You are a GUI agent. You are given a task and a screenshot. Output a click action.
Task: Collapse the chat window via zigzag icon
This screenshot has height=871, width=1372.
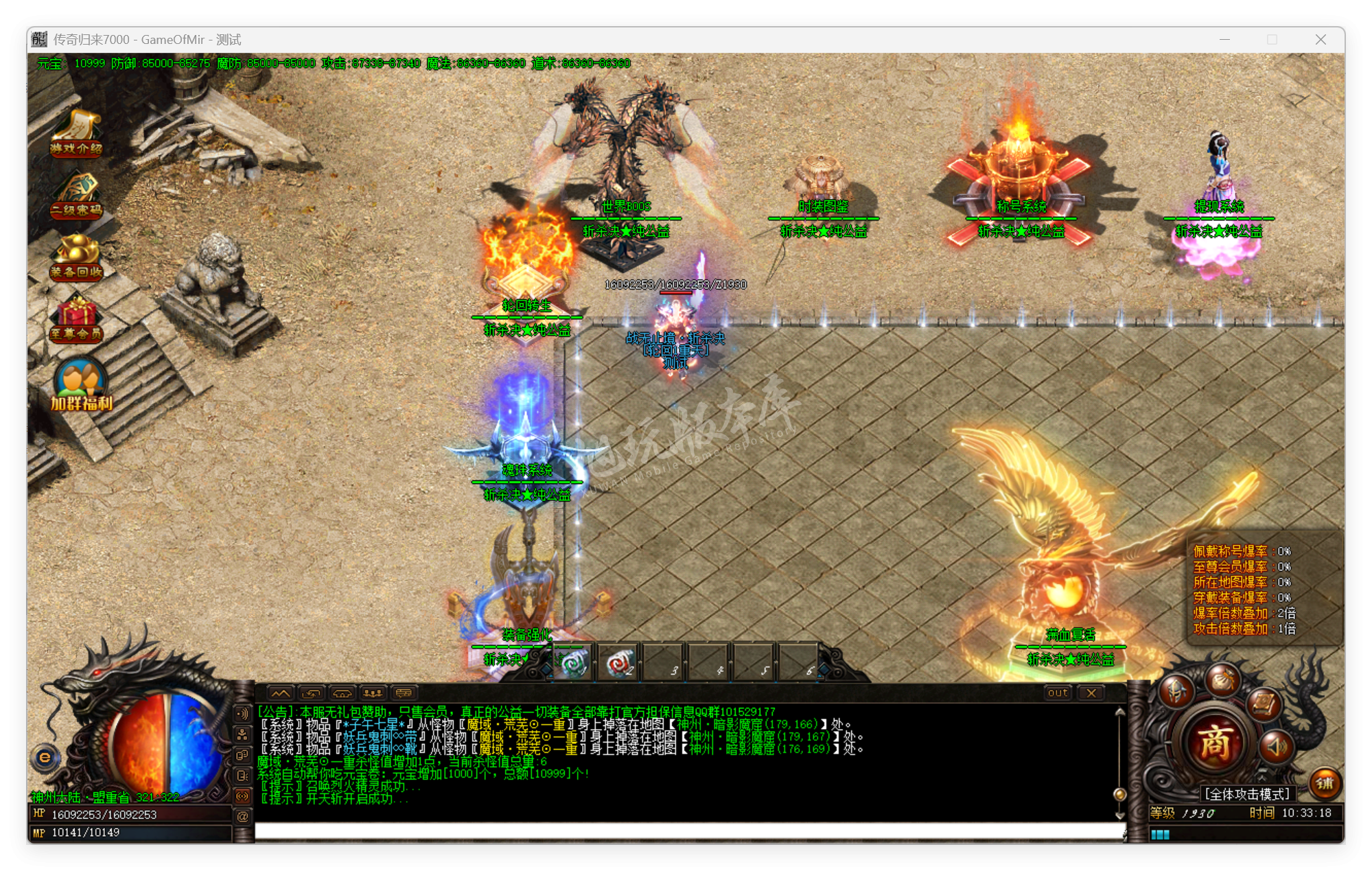tap(281, 693)
